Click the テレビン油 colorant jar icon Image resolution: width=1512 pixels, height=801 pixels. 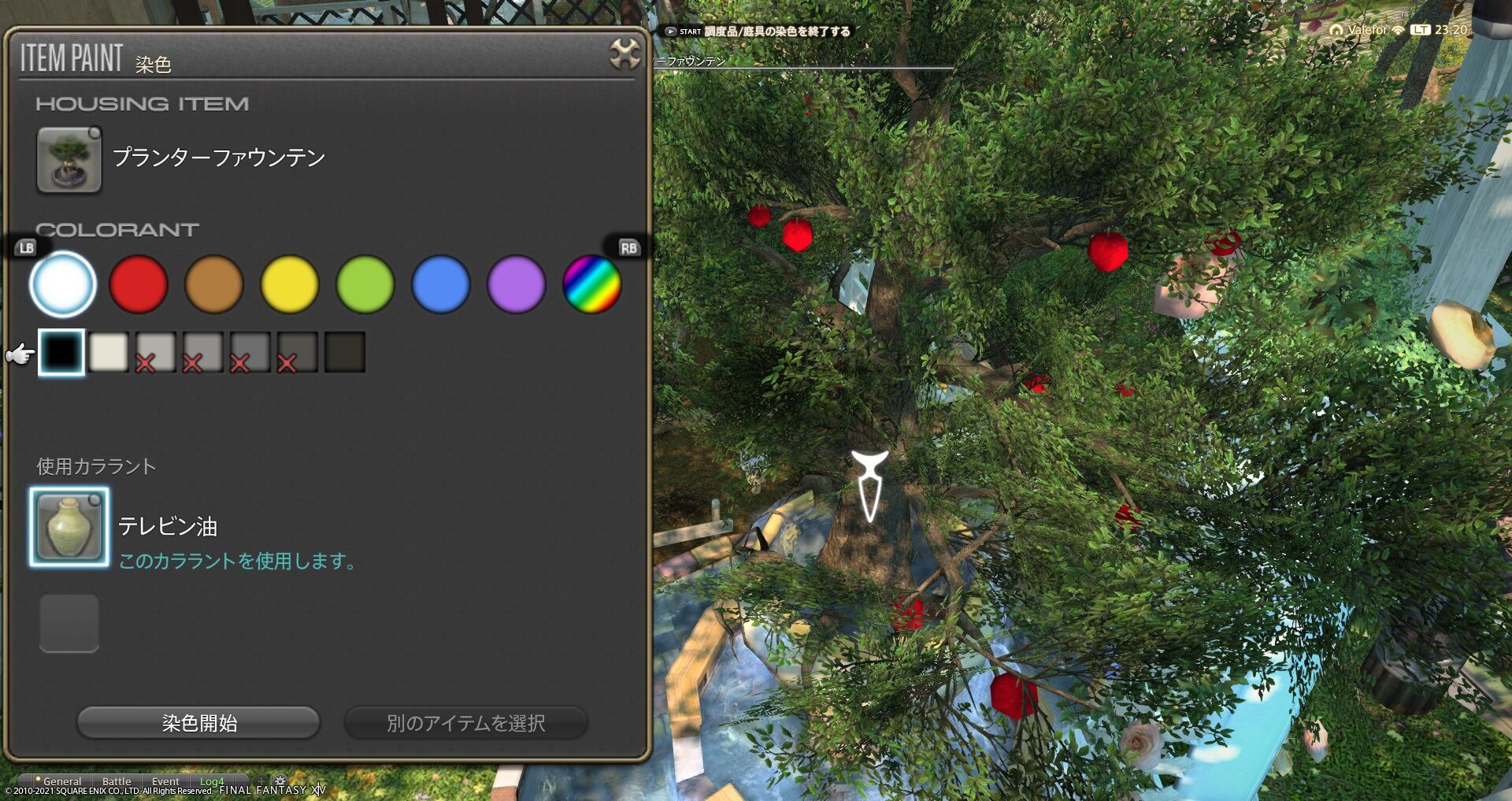(x=69, y=526)
